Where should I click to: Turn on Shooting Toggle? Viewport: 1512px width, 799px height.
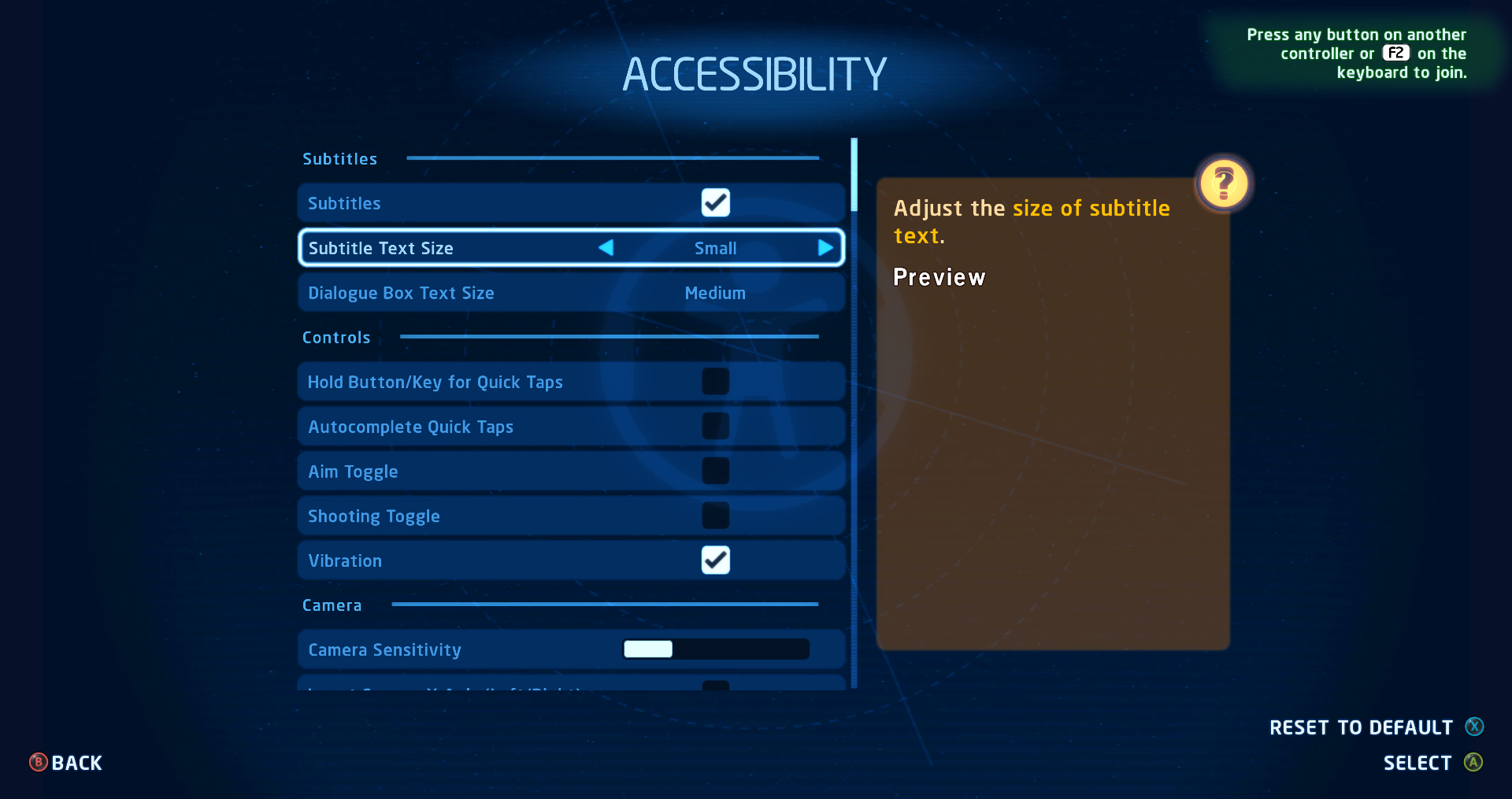pyautogui.click(x=715, y=516)
